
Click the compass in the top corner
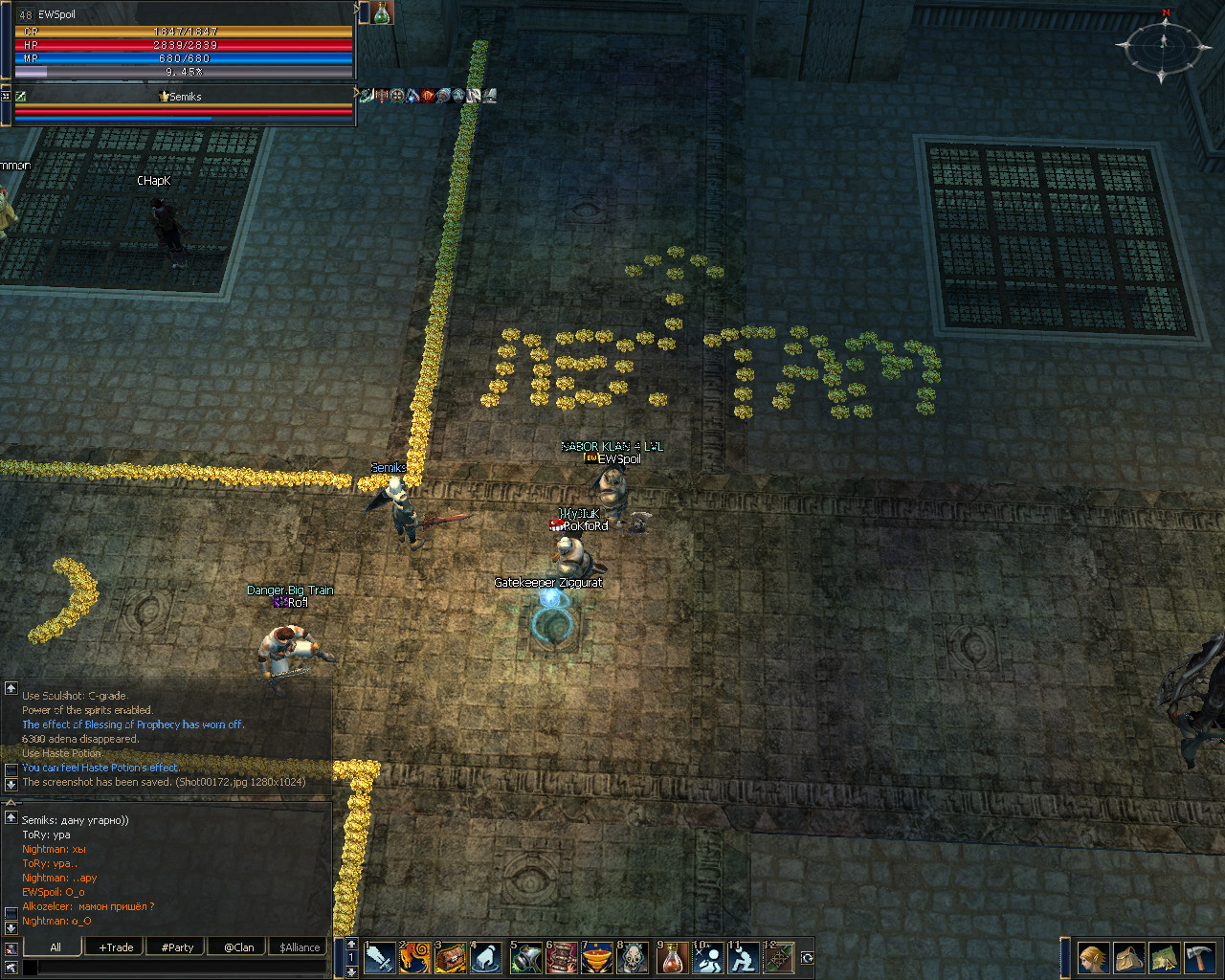[1163, 45]
